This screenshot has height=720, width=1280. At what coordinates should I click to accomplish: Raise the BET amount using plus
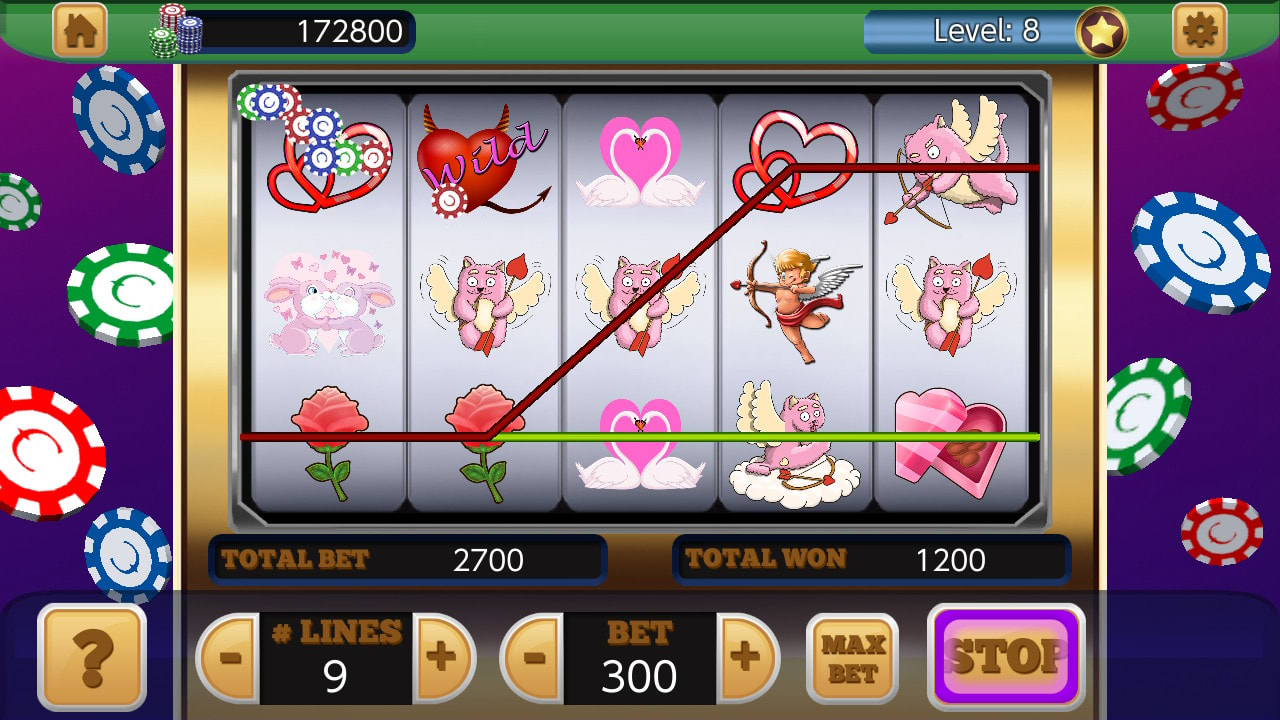tap(748, 655)
